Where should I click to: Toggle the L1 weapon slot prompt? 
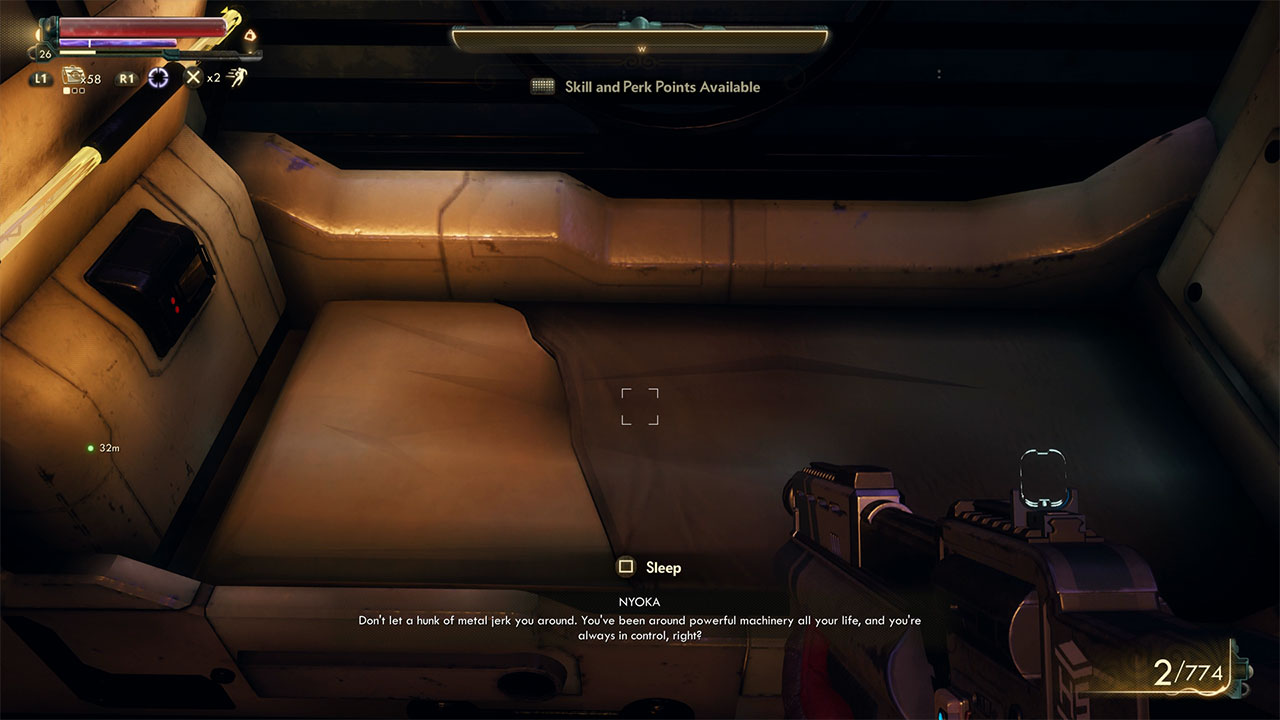[x=41, y=77]
